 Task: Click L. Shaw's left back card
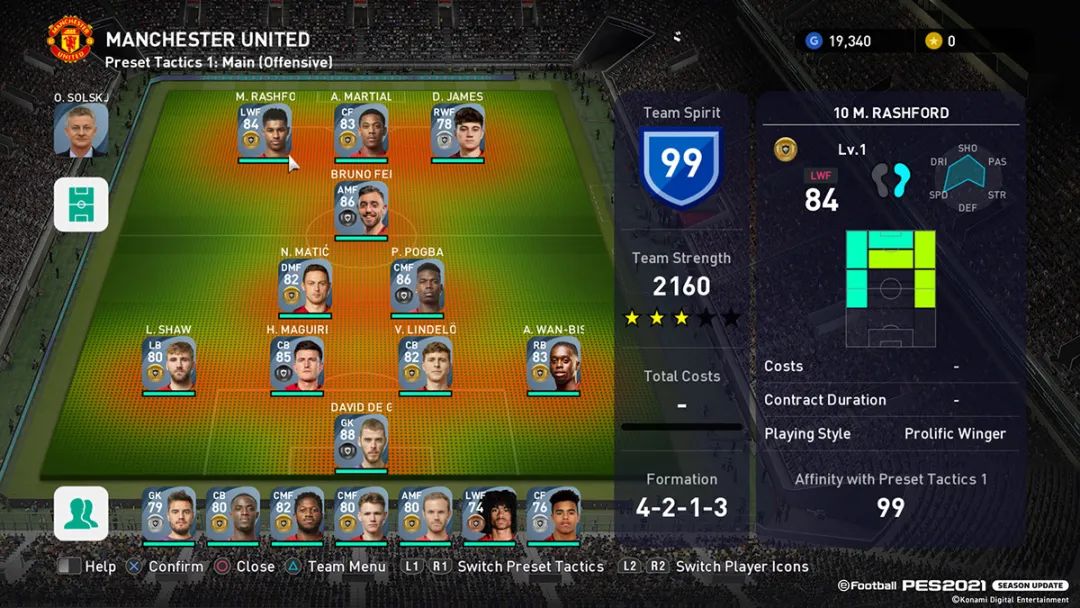168,364
